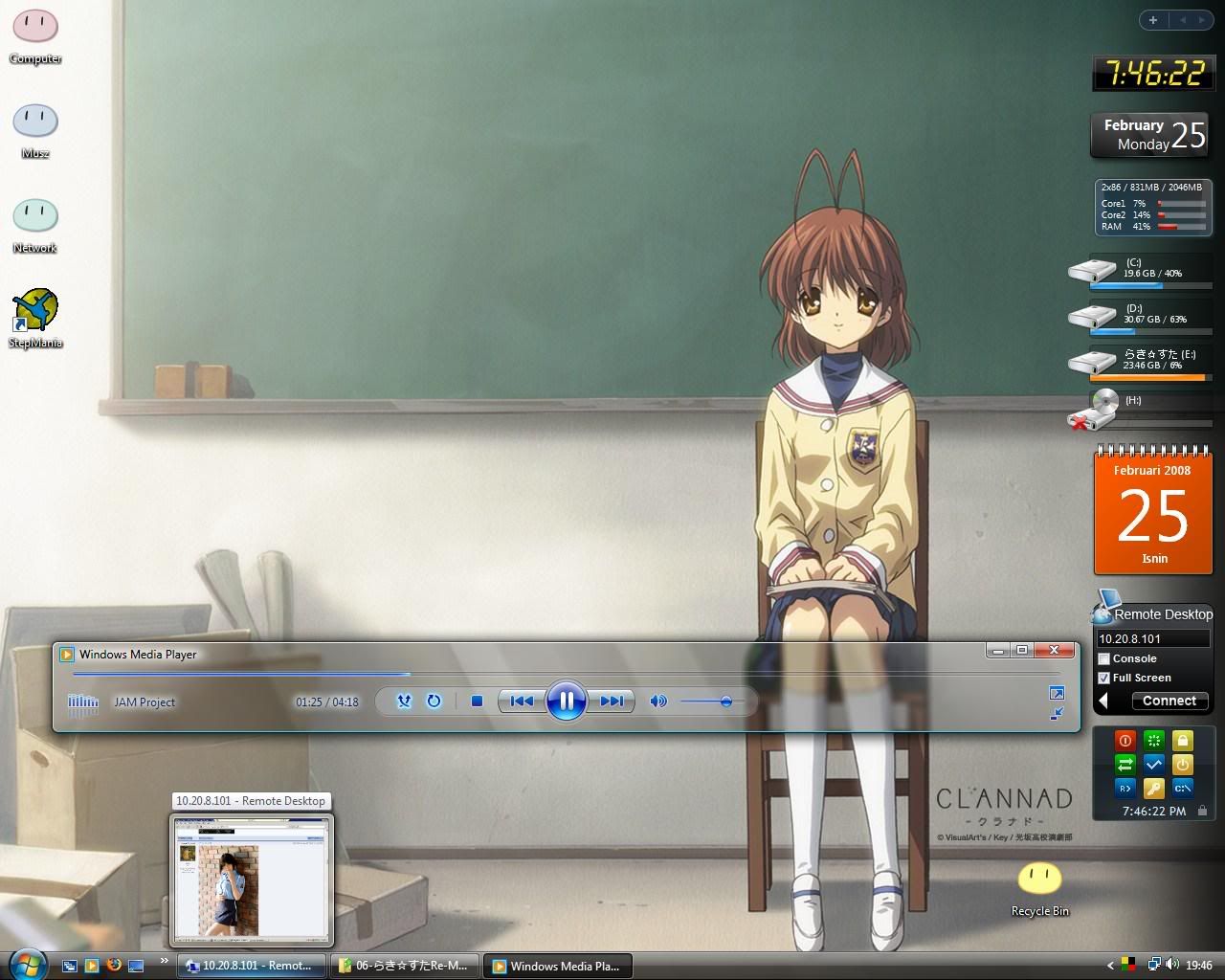Open the Recycle Bin
This screenshot has height=980, width=1225.
1039,876
